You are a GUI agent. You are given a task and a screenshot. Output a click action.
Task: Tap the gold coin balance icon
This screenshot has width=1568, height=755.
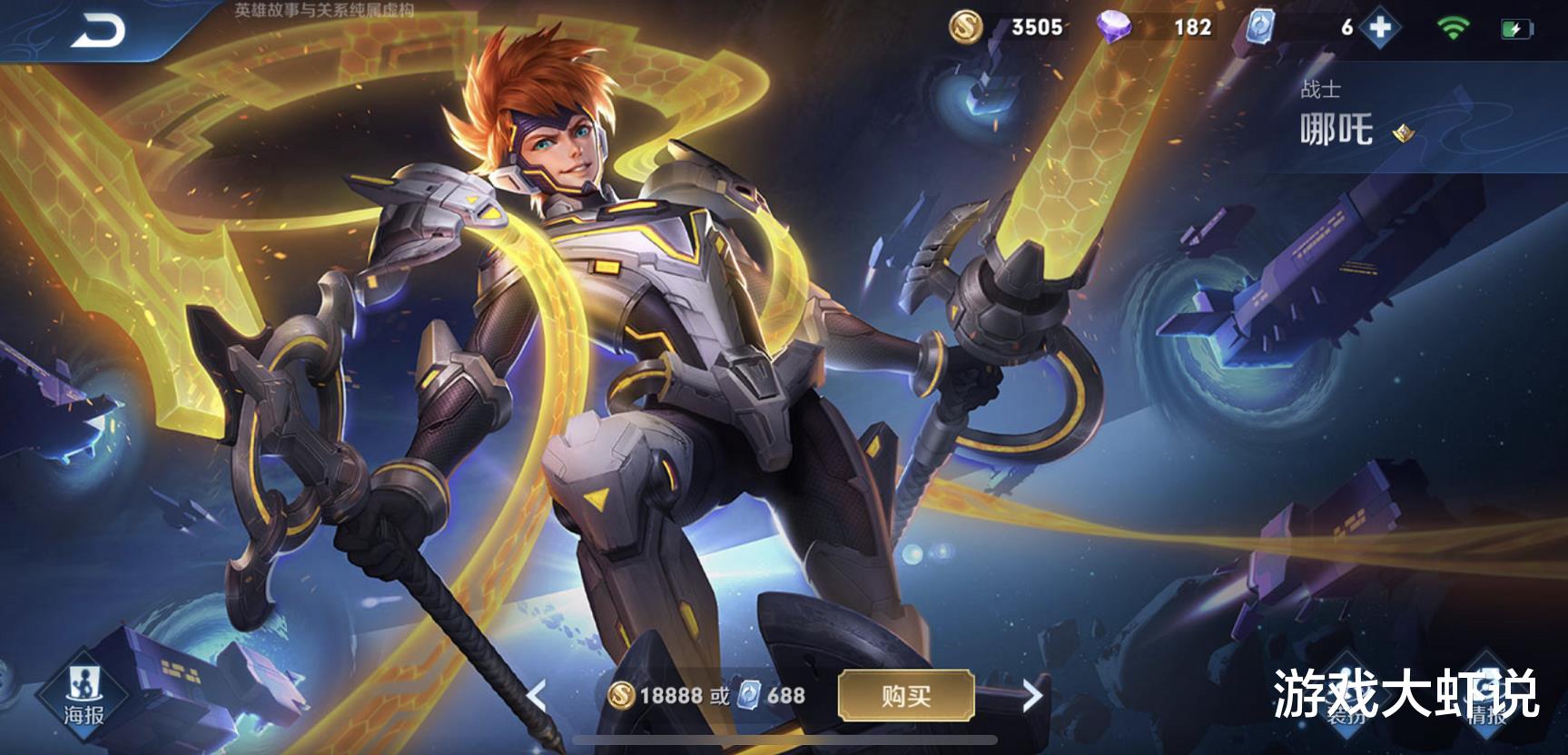click(965, 26)
